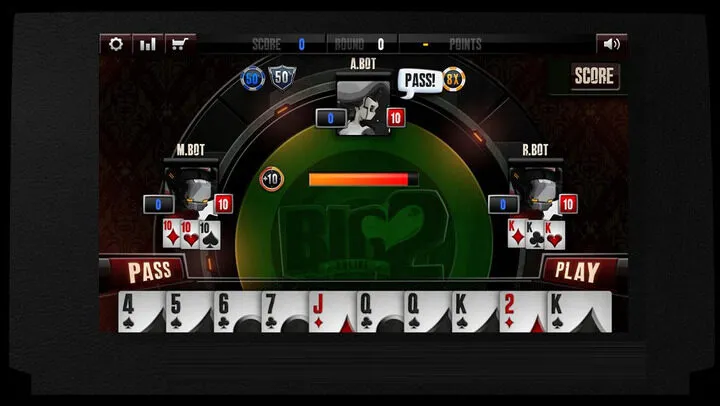This screenshot has height=406, width=720.
Task: Toggle the sound speaker button
Action: point(611,44)
